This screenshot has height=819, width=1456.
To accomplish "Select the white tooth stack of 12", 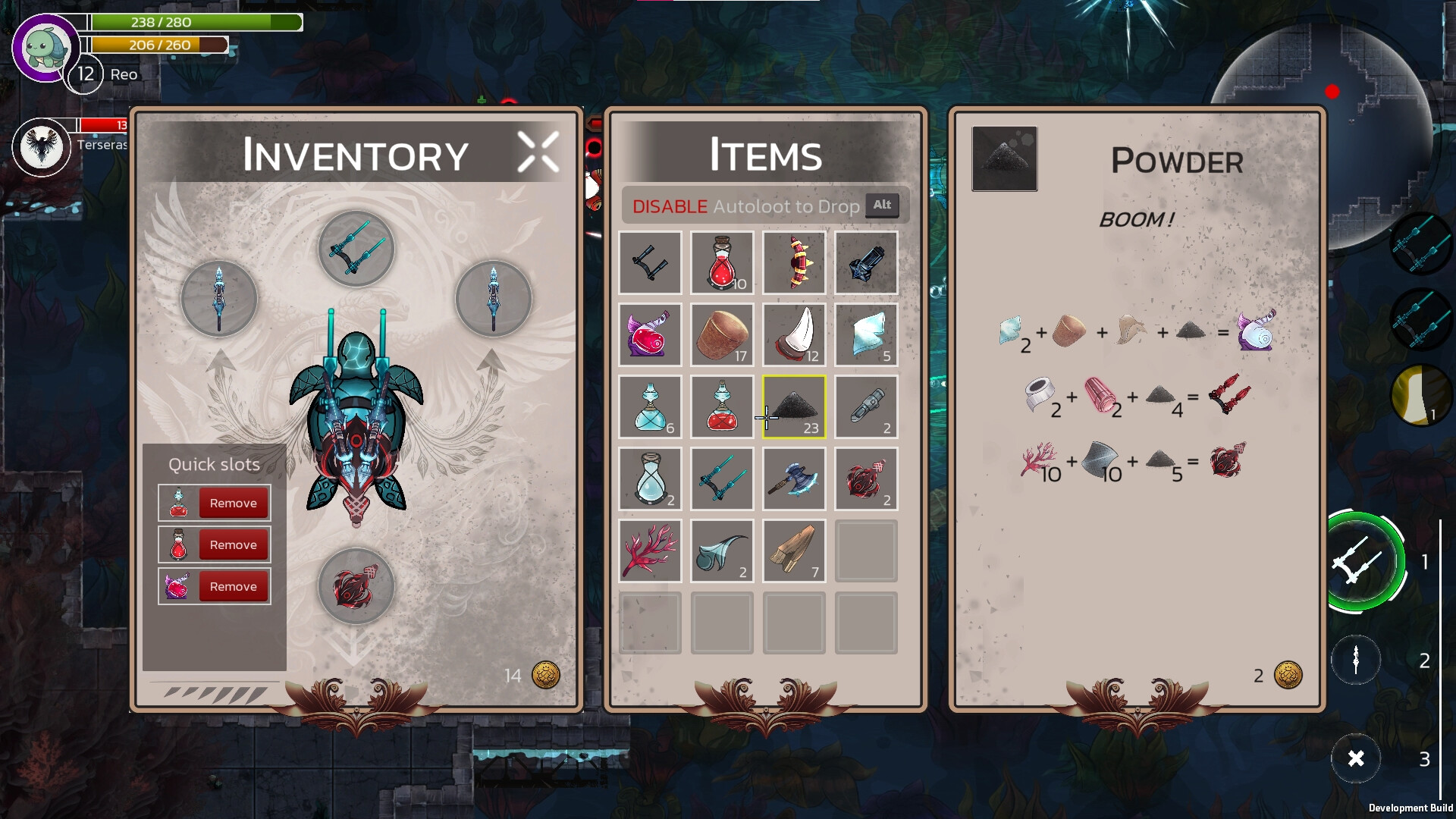I will [x=794, y=334].
